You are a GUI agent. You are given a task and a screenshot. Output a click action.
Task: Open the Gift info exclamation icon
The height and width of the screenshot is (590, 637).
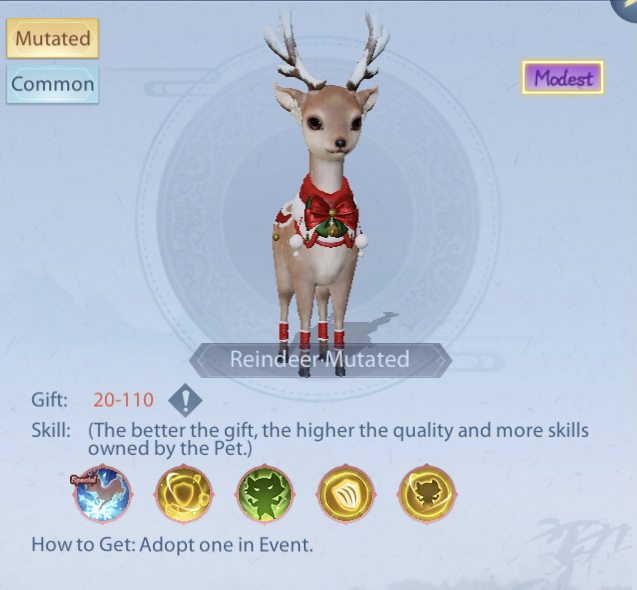(x=185, y=401)
